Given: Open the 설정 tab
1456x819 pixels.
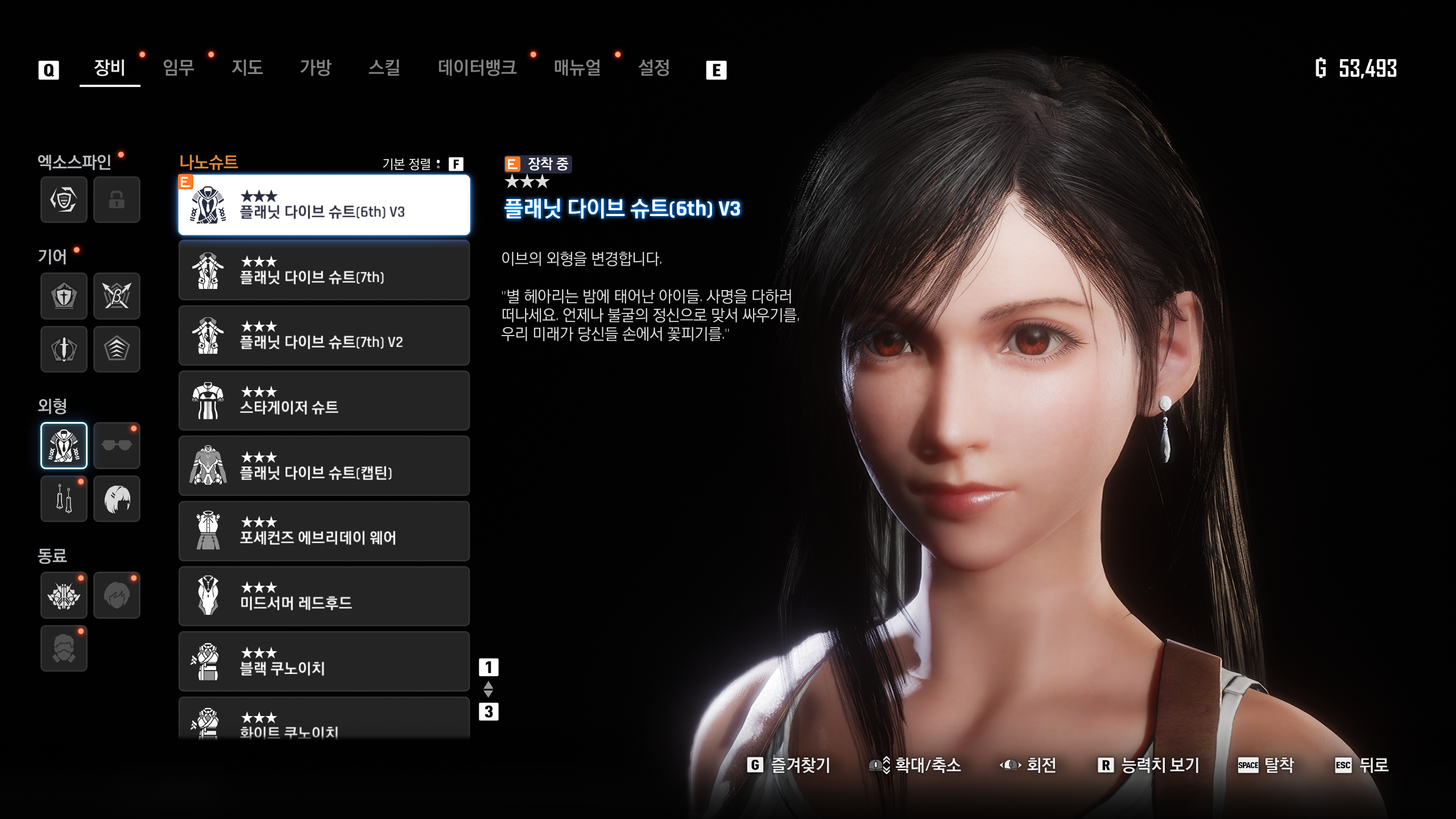Looking at the screenshot, I should (654, 68).
